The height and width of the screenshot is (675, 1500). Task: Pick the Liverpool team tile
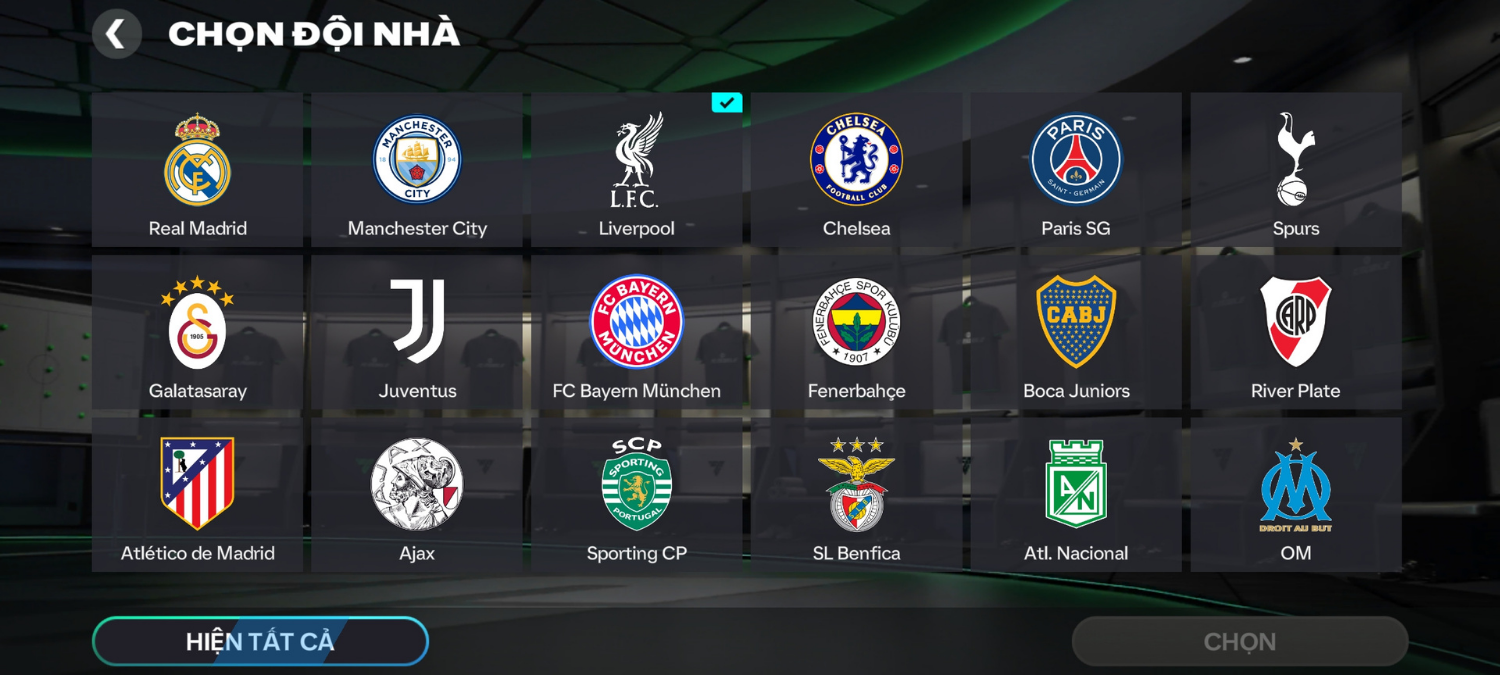(637, 170)
